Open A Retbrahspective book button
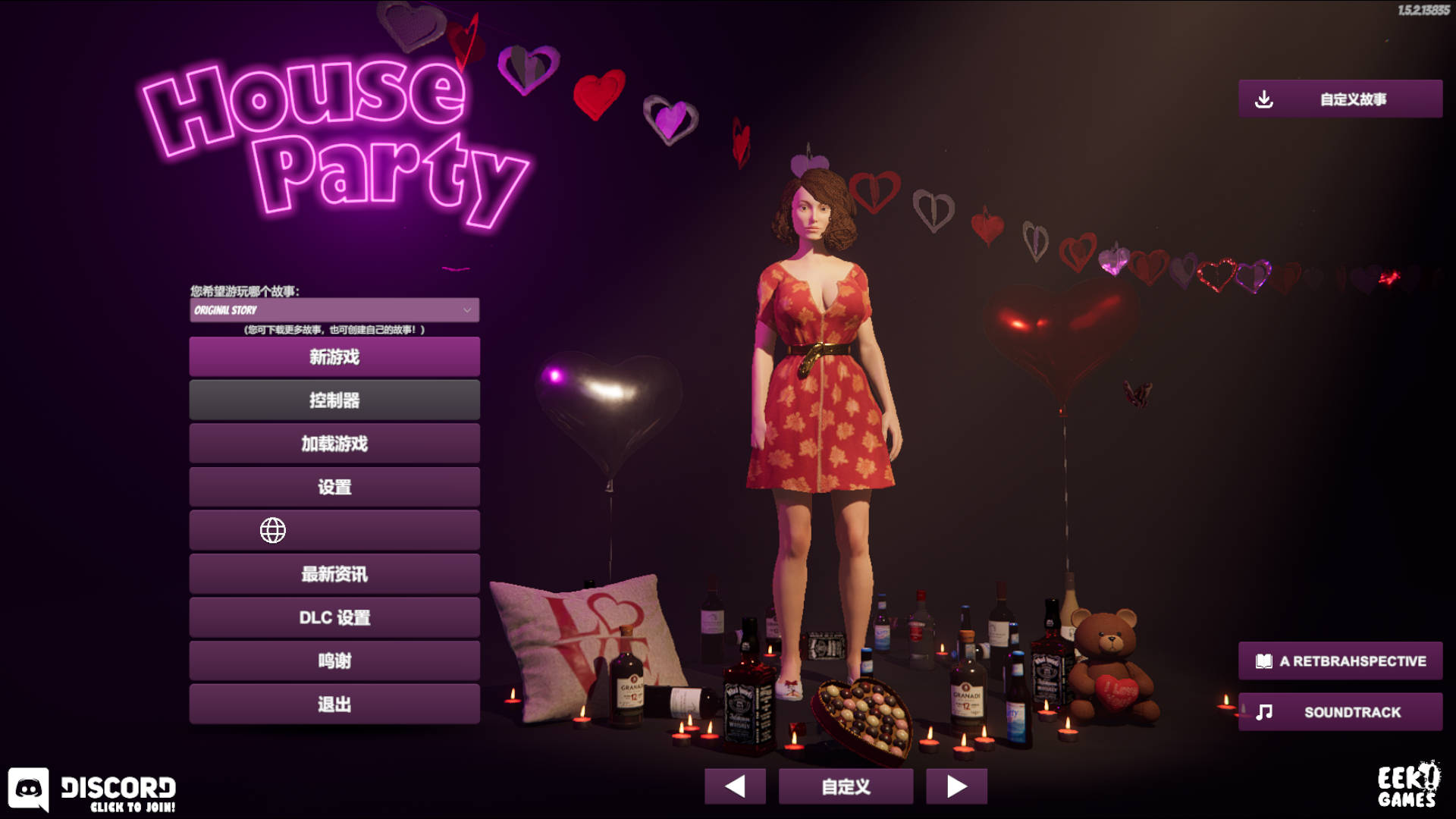1456x819 pixels. [1340, 661]
